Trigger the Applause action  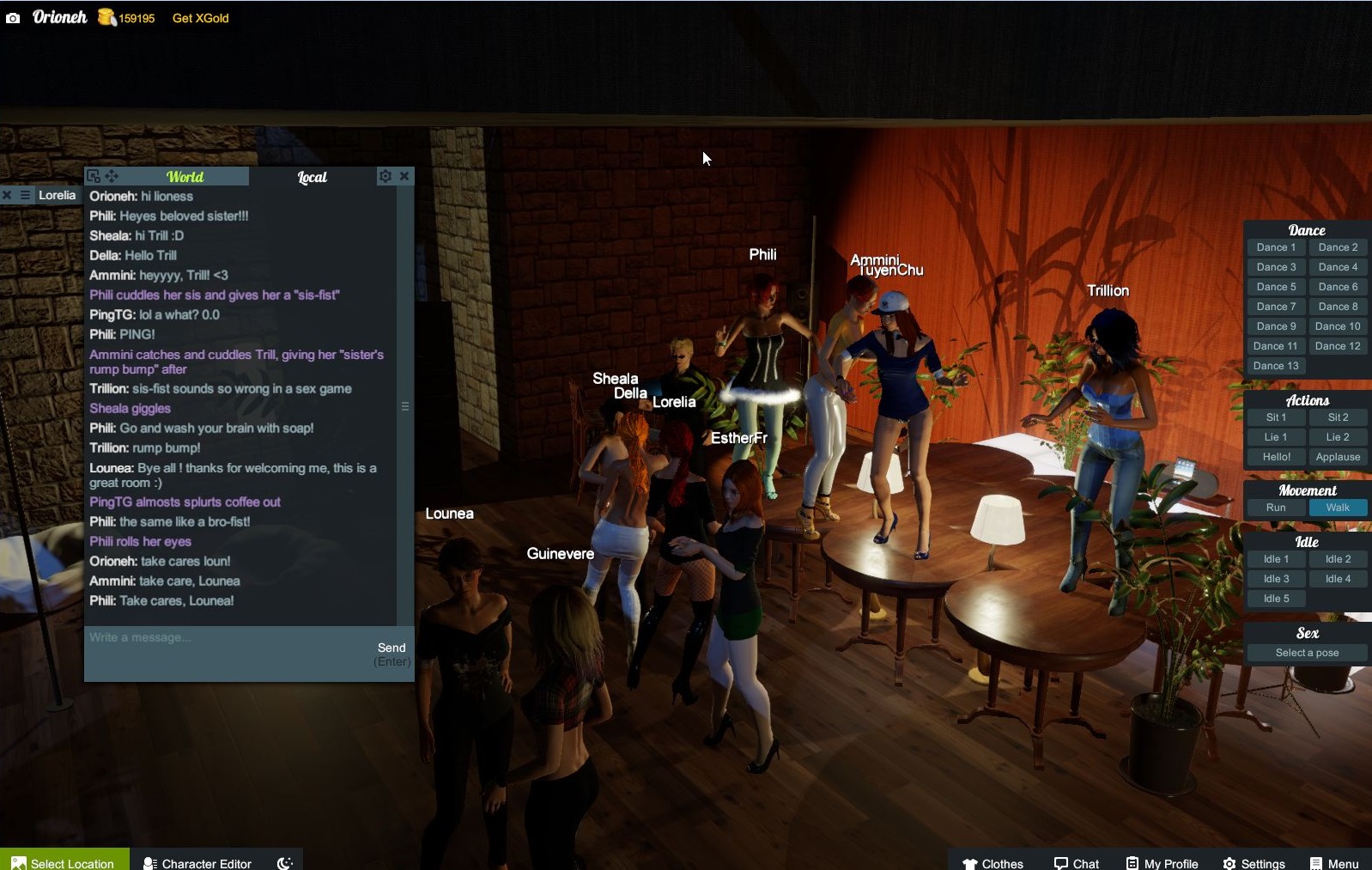1338,457
